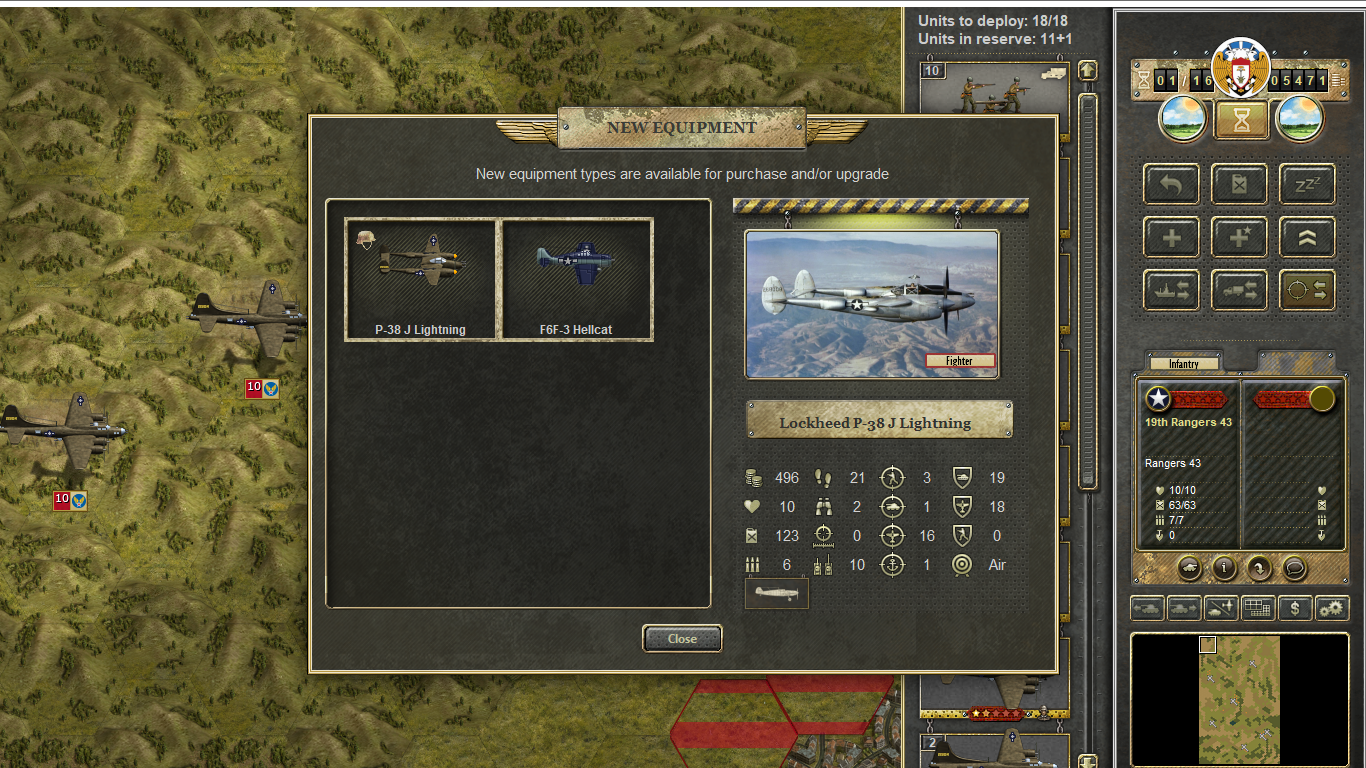Screen dimensions: 1366x768
Task: Click the end turn hourglass button
Action: pos(1241,120)
